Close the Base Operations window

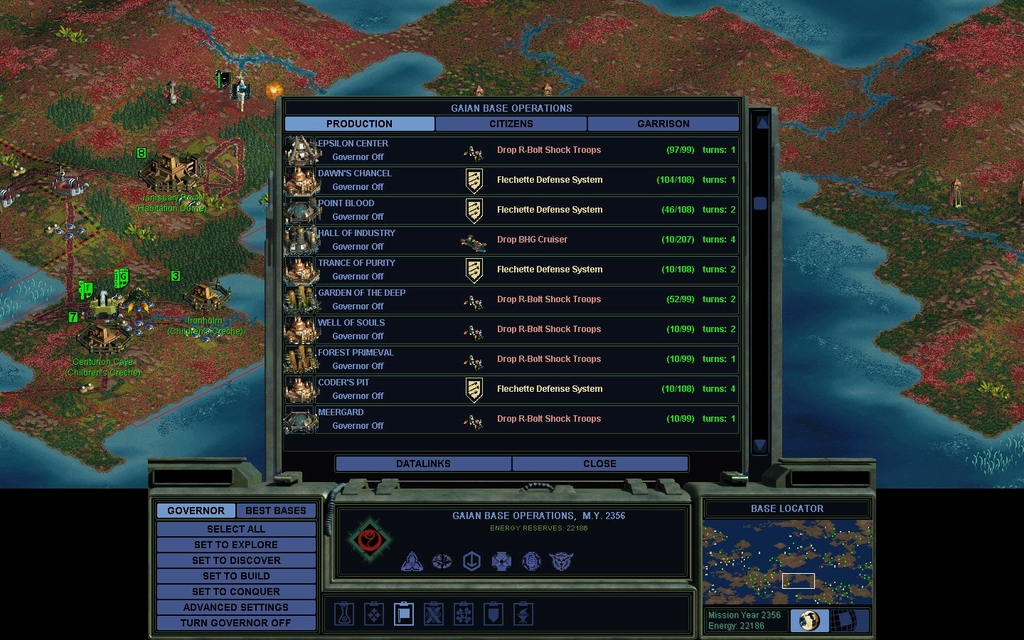coord(600,464)
